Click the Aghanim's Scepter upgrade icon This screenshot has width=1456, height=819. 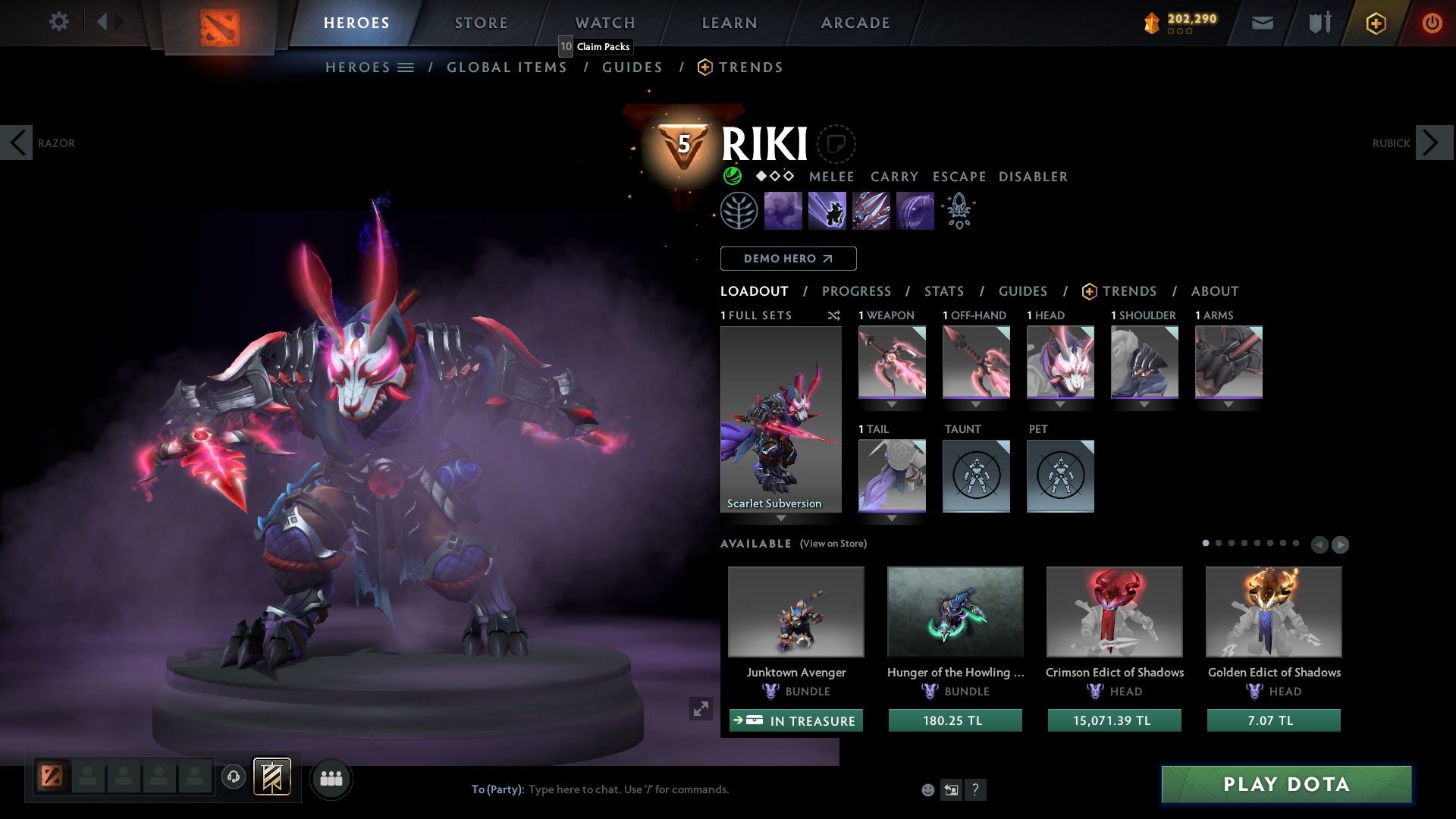[959, 210]
